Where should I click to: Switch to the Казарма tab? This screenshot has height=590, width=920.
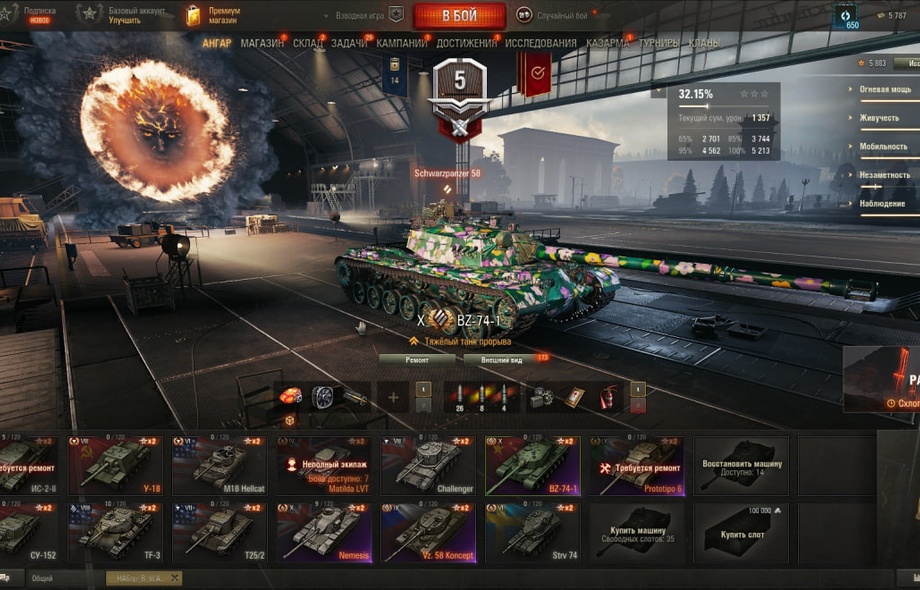[x=608, y=43]
